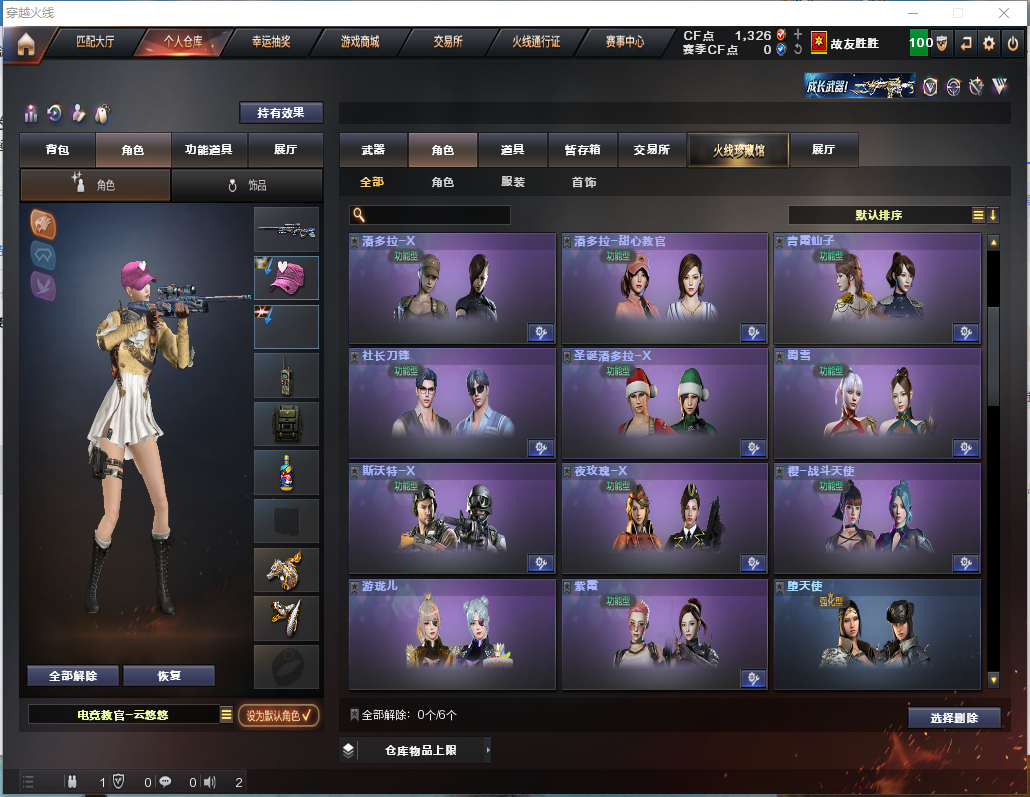Click the home icon button

(x=25, y=43)
